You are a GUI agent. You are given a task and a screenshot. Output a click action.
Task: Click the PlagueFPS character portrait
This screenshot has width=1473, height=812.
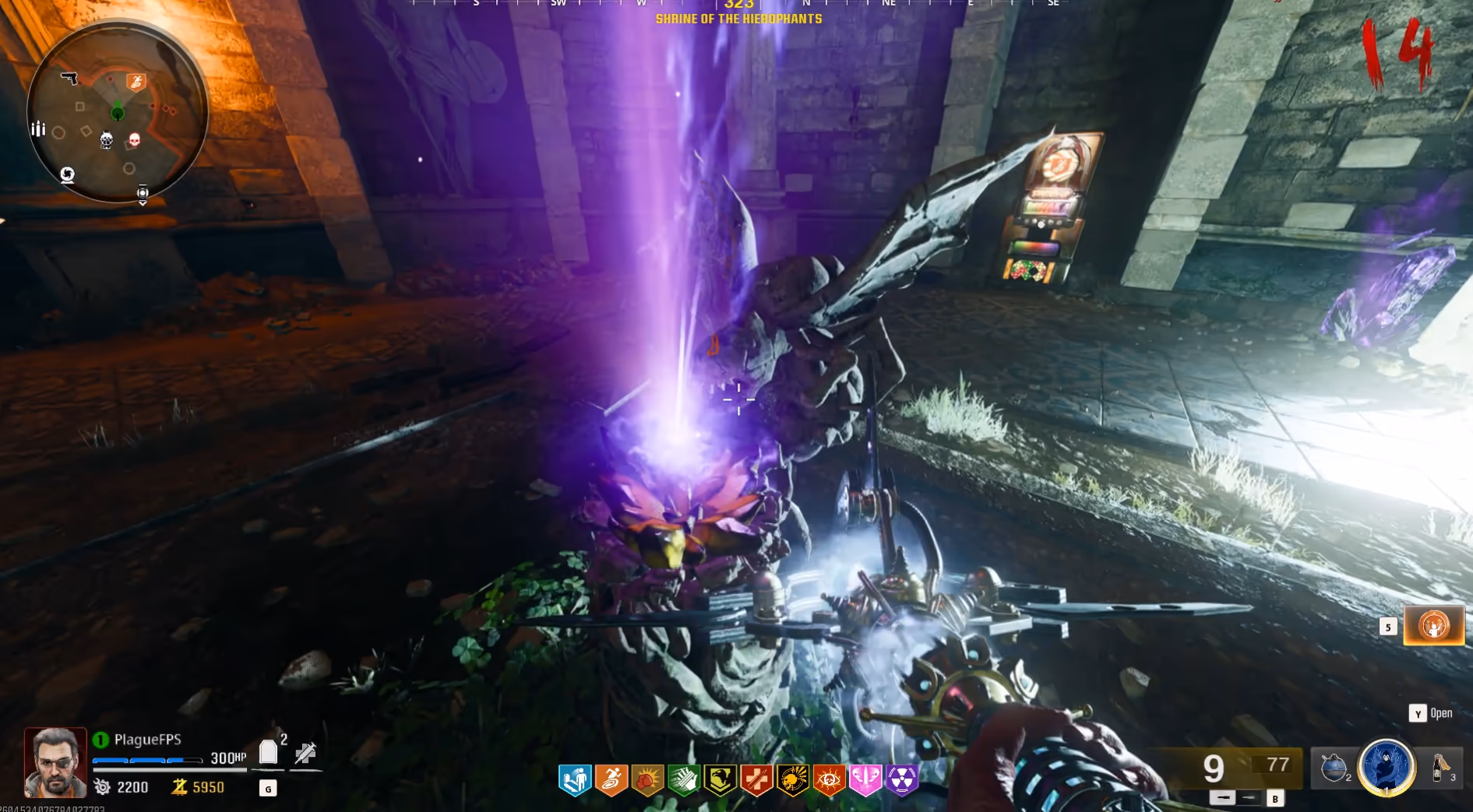(x=55, y=763)
